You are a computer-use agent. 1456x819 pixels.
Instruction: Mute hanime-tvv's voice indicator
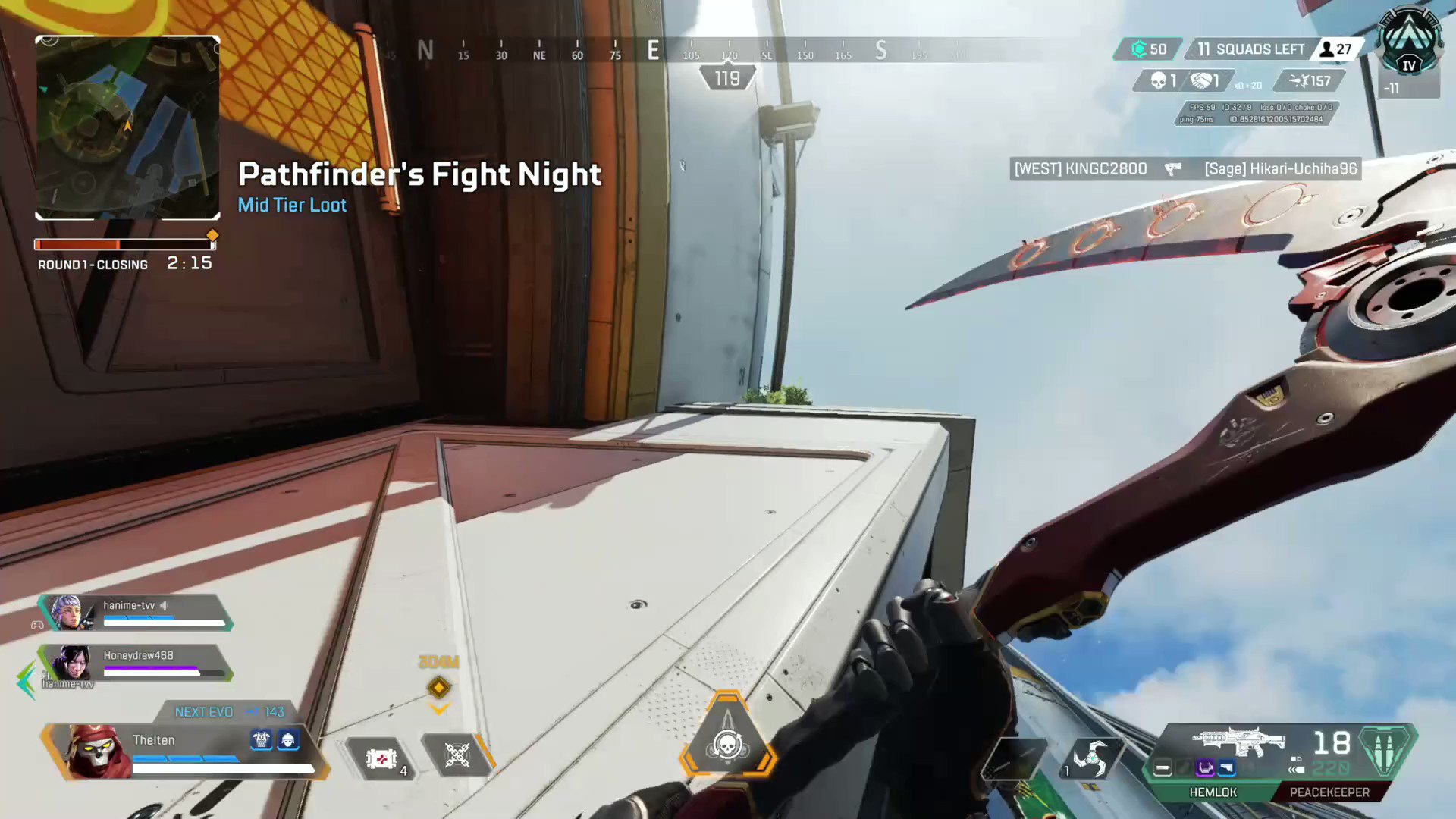click(165, 605)
